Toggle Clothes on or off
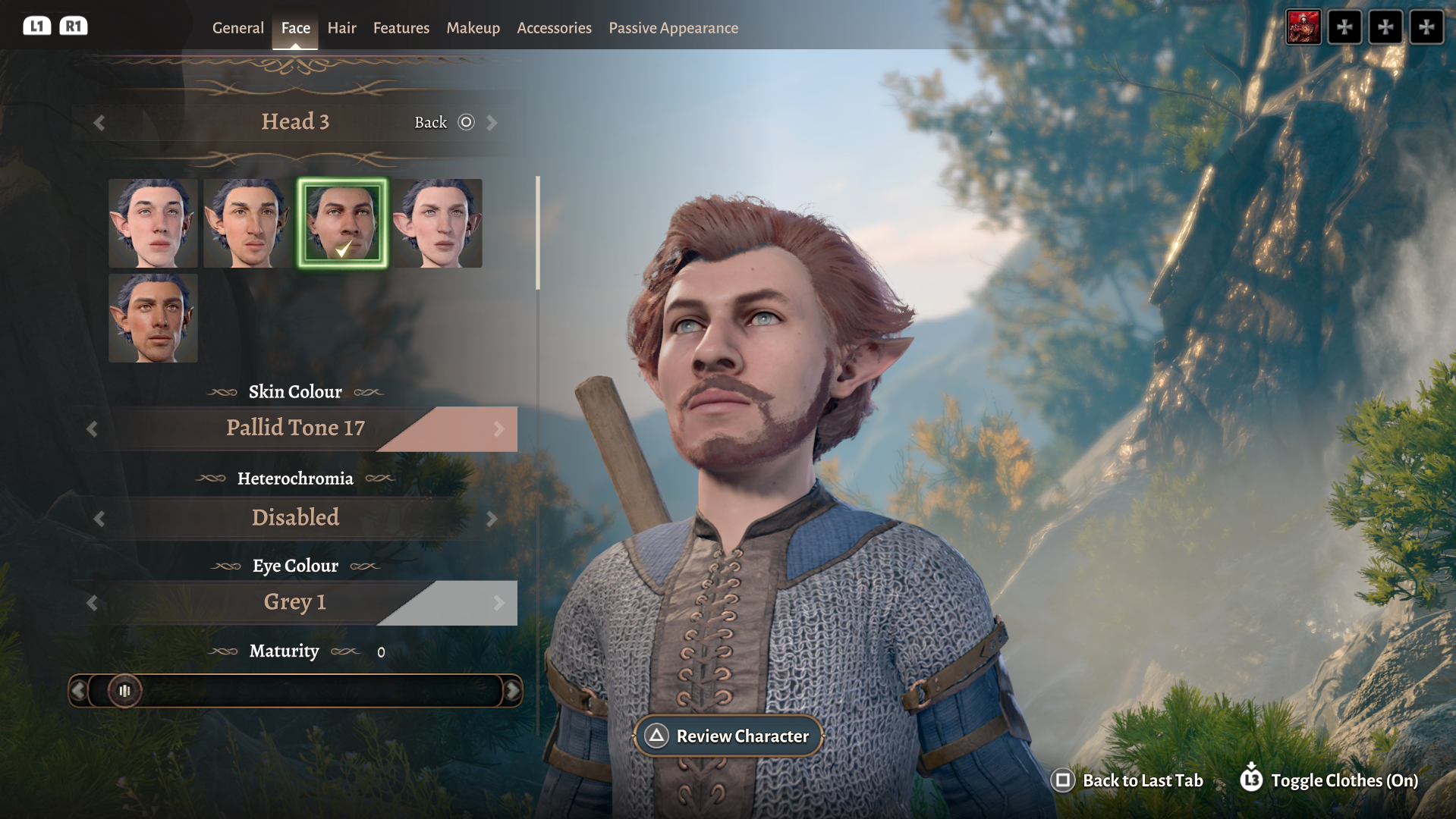The height and width of the screenshot is (819, 1456). (1329, 780)
